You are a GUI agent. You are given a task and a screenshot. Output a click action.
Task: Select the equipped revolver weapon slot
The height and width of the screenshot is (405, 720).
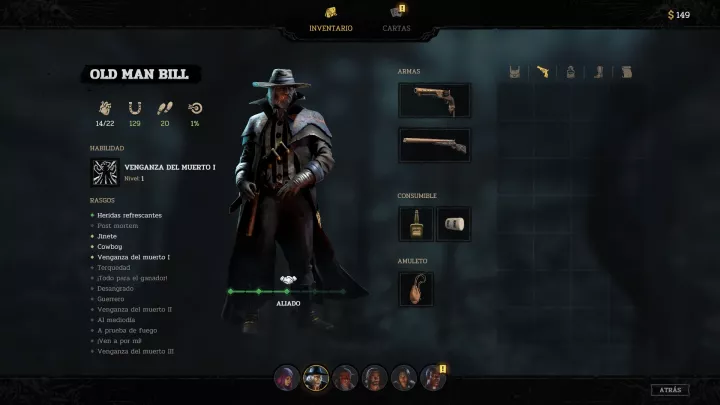434,100
